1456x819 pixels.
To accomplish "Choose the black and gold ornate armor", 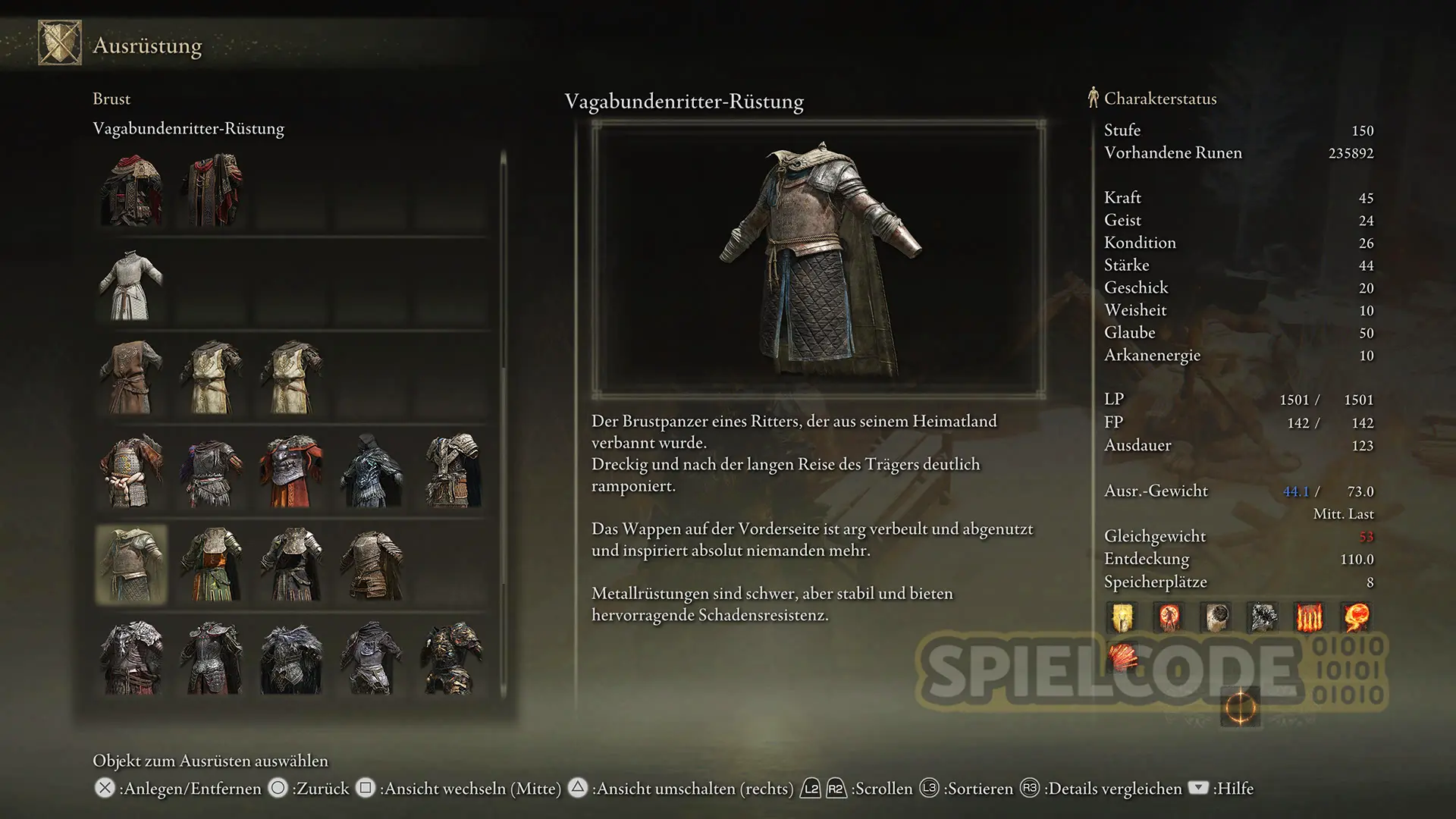I will click(x=452, y=658).
